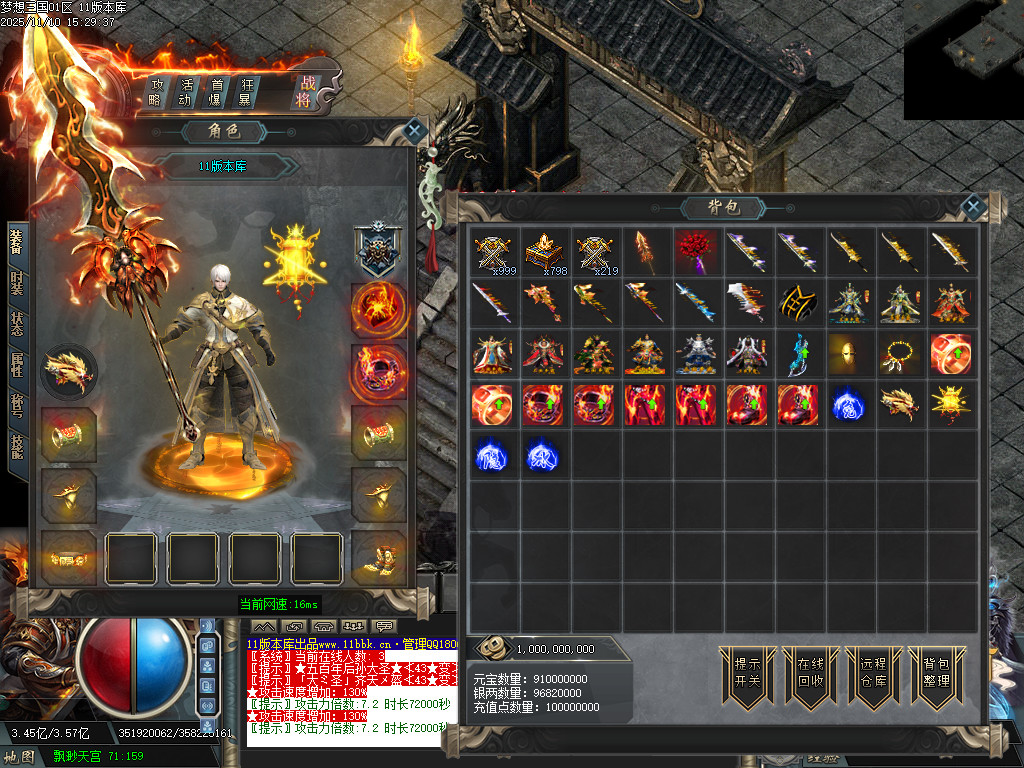Click the minimap in the corner
The image size is (1024, 768).
(x=963, y=59)
